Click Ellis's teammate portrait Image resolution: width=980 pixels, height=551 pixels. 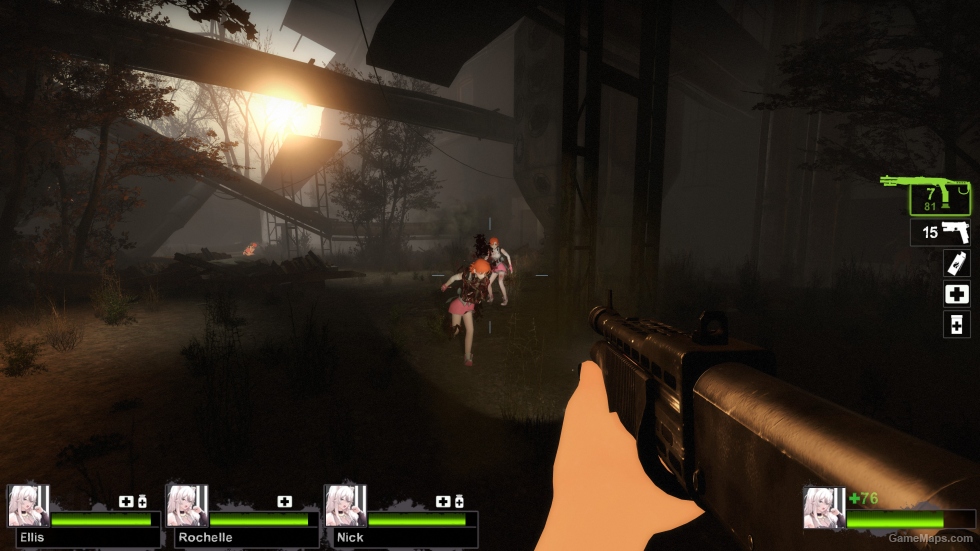tap(27, 506)
